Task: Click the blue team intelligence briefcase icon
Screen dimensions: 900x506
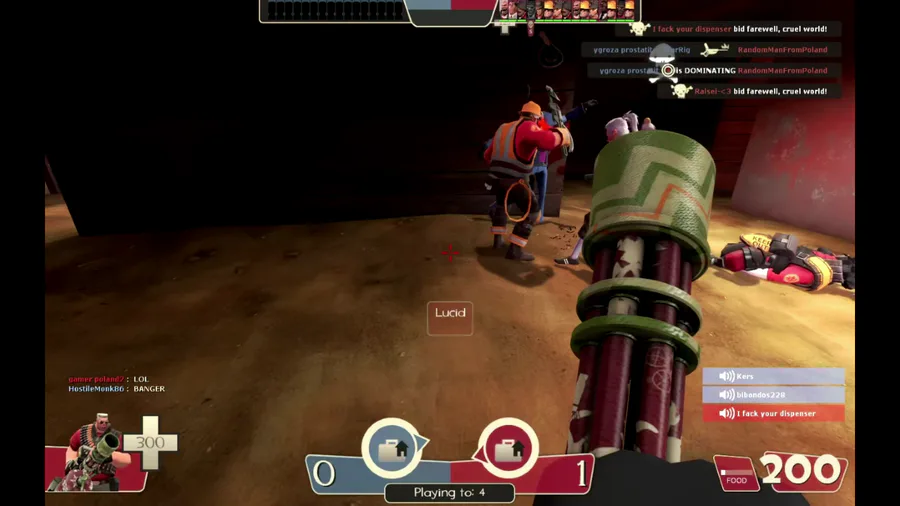Action: 391,448
